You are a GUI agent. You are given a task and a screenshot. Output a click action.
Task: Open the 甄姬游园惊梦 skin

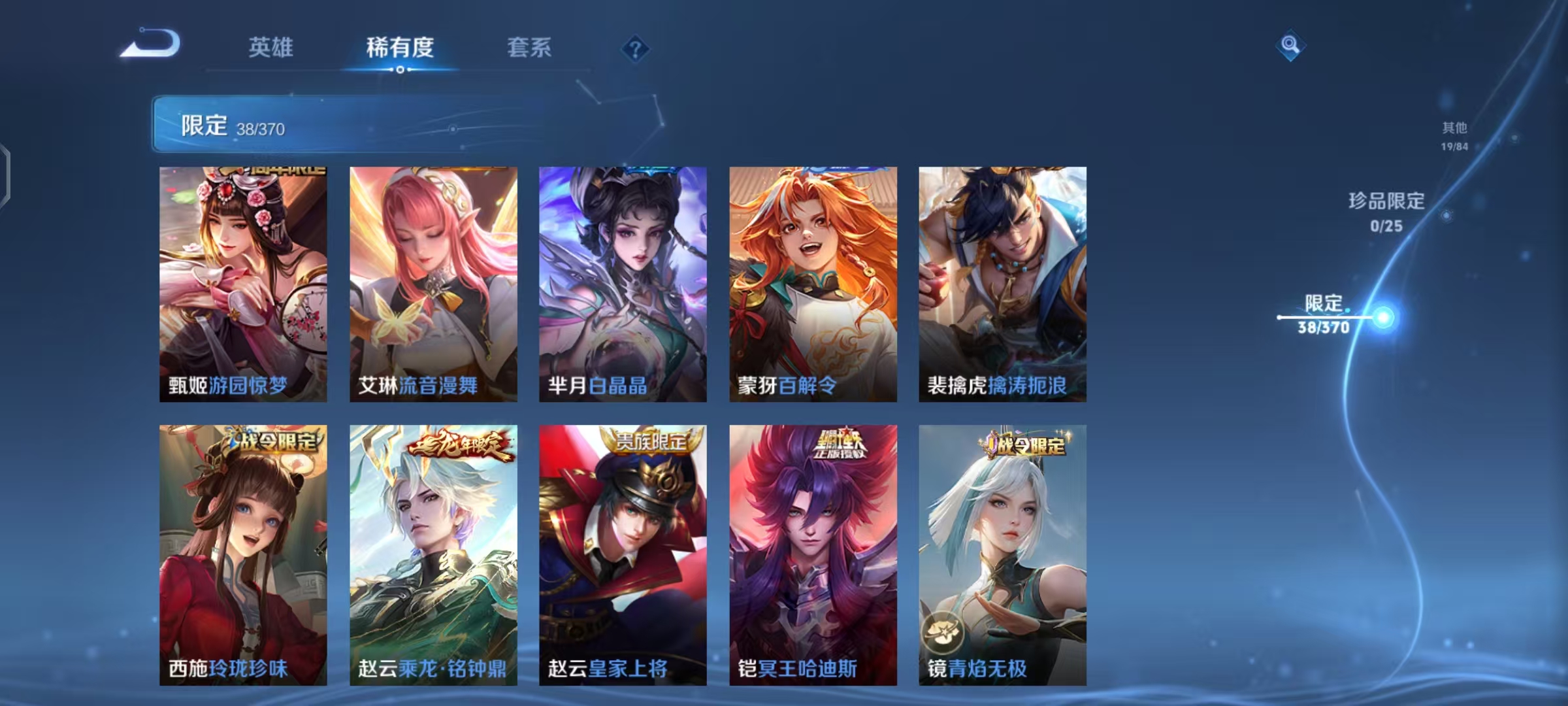pos(243,281)
